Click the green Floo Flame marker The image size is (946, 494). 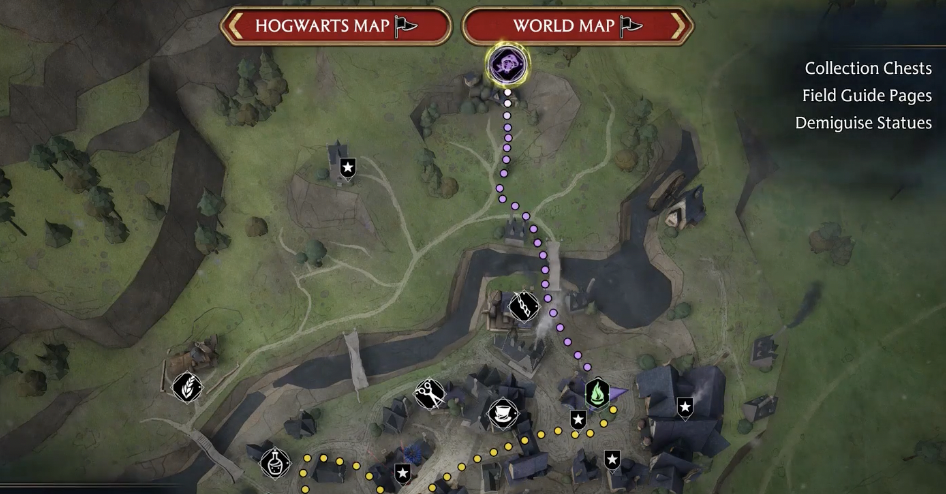597,392
